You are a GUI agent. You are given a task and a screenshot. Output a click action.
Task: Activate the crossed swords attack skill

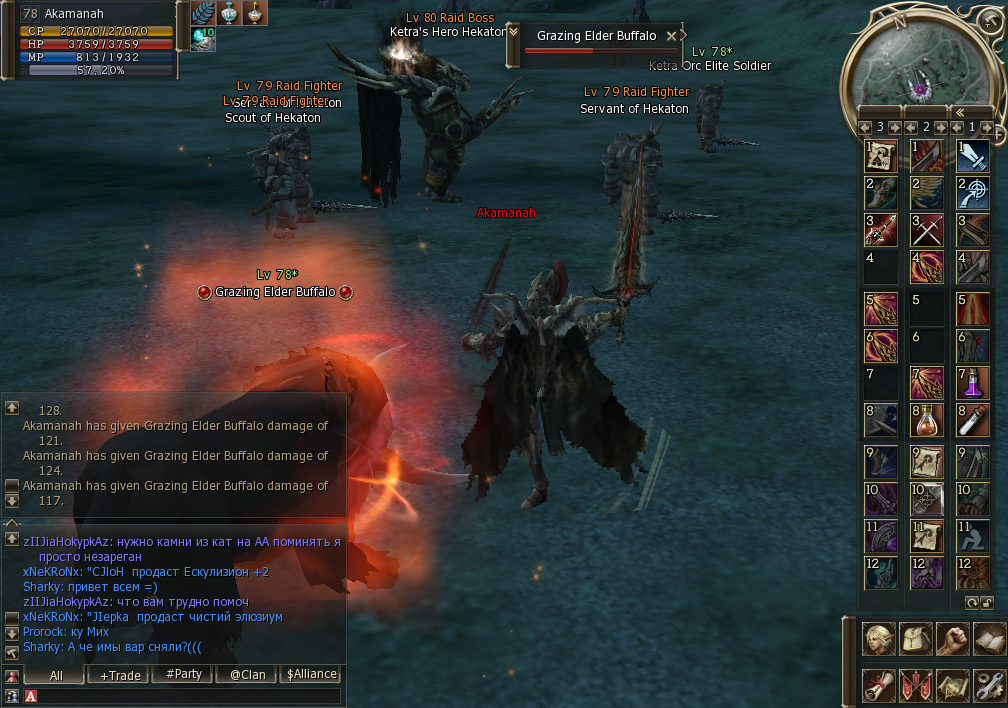point(927,231)
